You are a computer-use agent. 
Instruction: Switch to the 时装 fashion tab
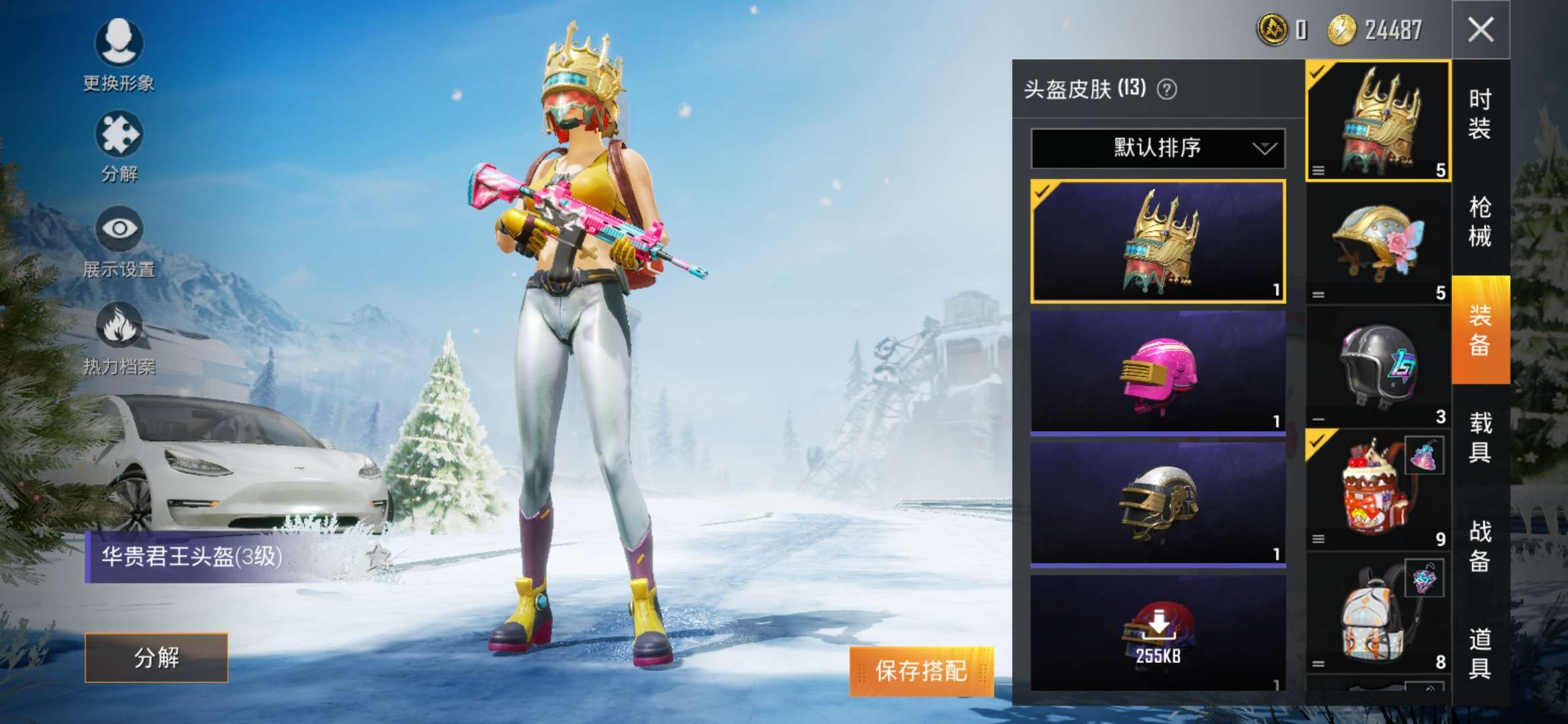coord(1480,114)
